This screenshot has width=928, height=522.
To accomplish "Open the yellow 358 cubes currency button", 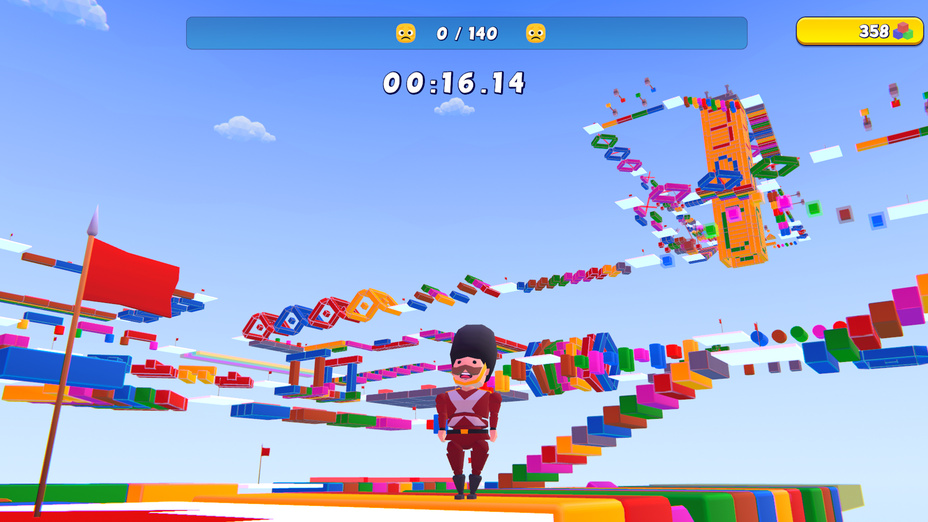I will tap(859, 31).
